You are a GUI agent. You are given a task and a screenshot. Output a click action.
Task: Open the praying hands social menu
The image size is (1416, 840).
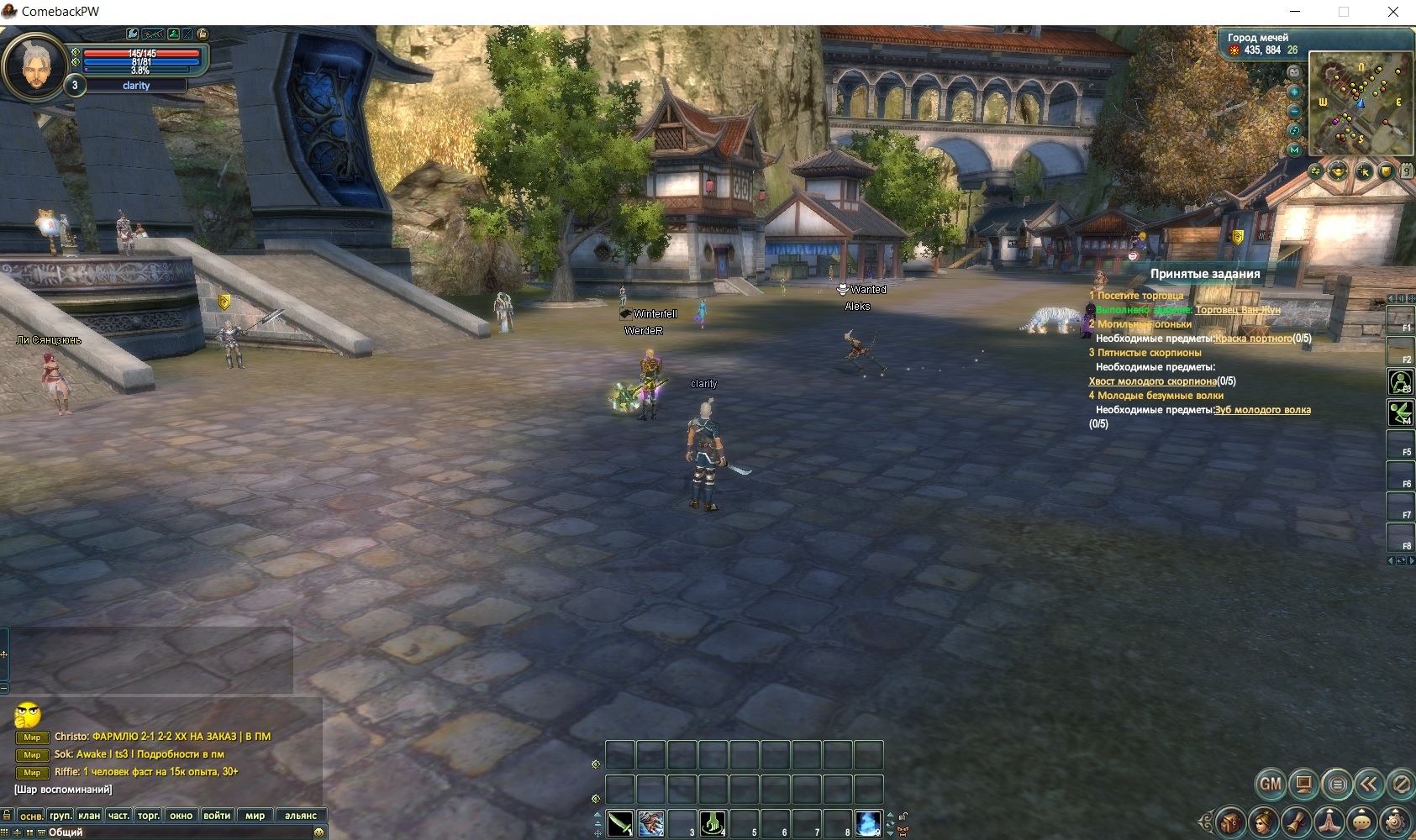tap(1329, 822)
